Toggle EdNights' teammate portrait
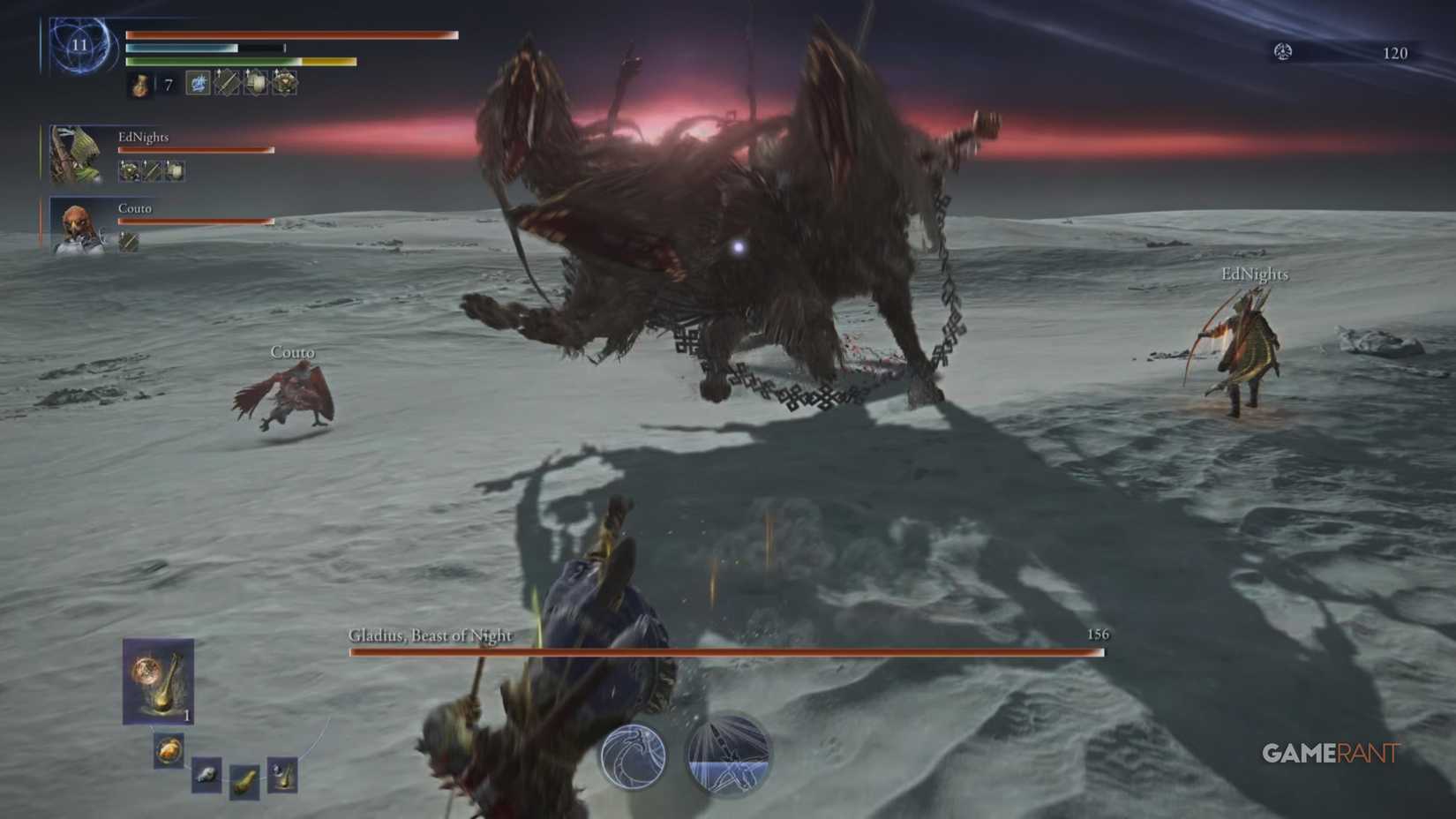 pos(78,152)
